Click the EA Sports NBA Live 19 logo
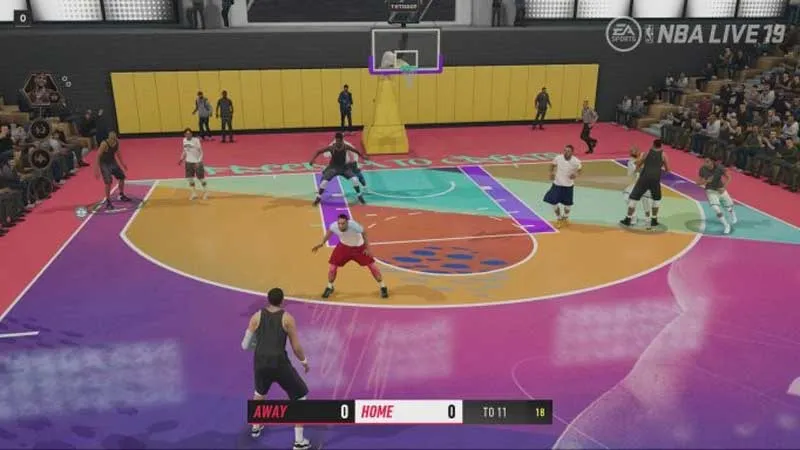800x450 pixels. point(695,34)
